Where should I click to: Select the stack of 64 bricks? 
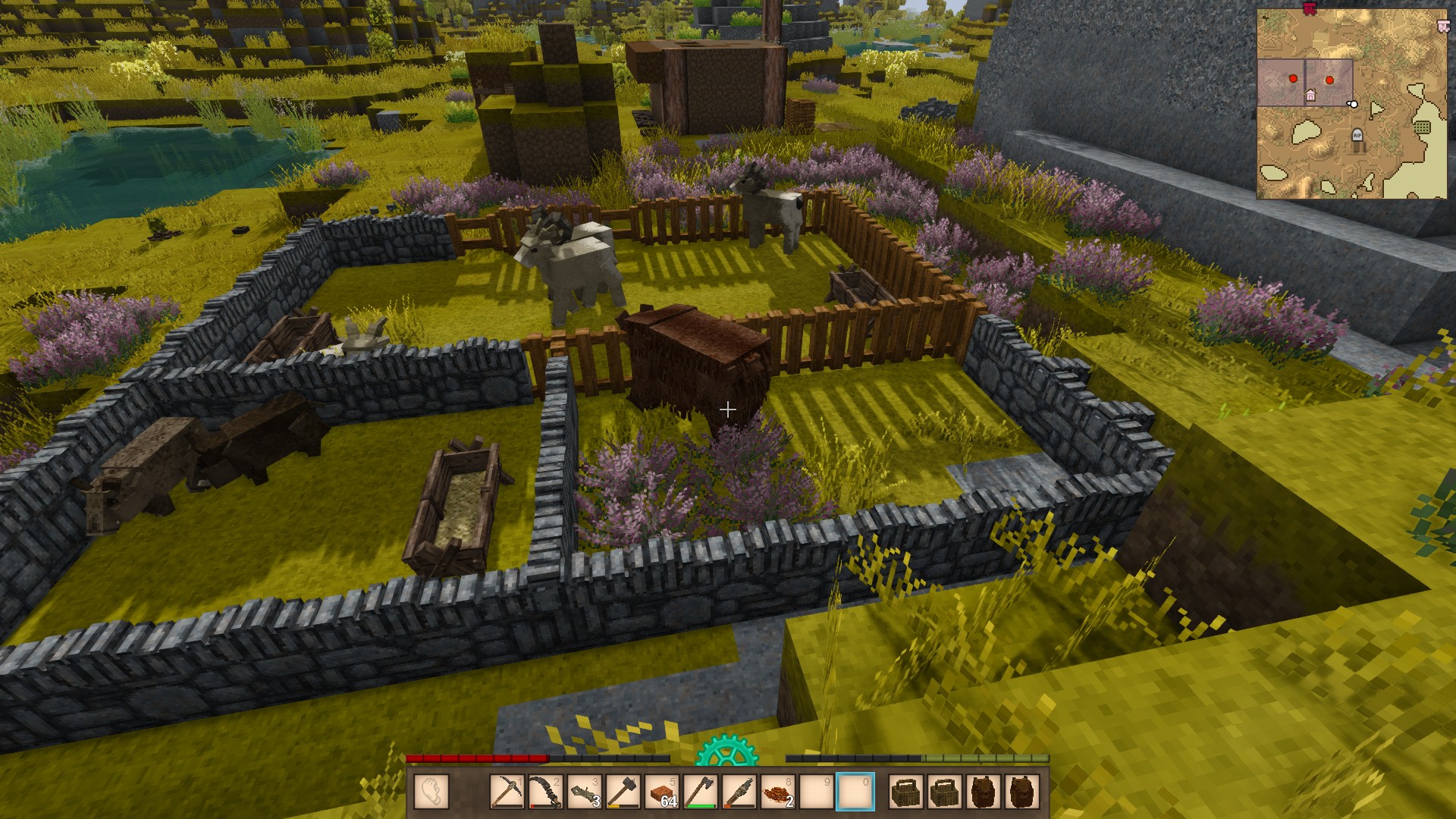pos(662,792)
